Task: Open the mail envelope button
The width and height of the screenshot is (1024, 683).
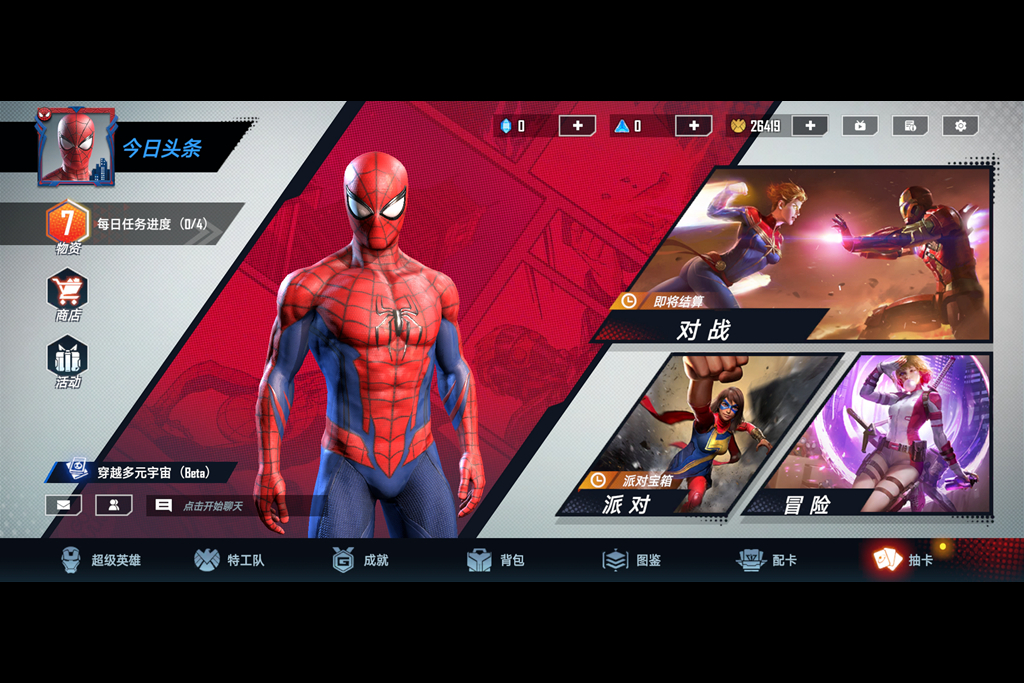Action: tap(63, 505)
